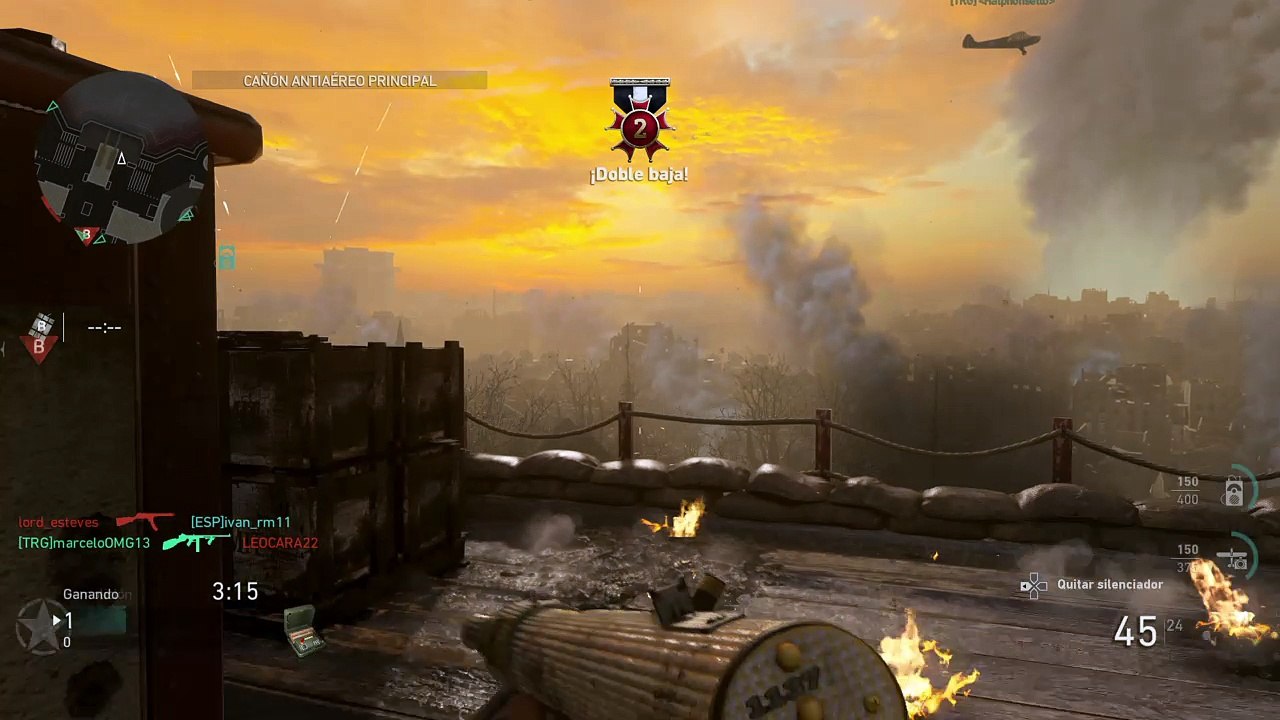Click the Cañón Antiaéreo Principal objective banner
The height and width of the screenshot is (720, 1280).
(x=339, y=81)
